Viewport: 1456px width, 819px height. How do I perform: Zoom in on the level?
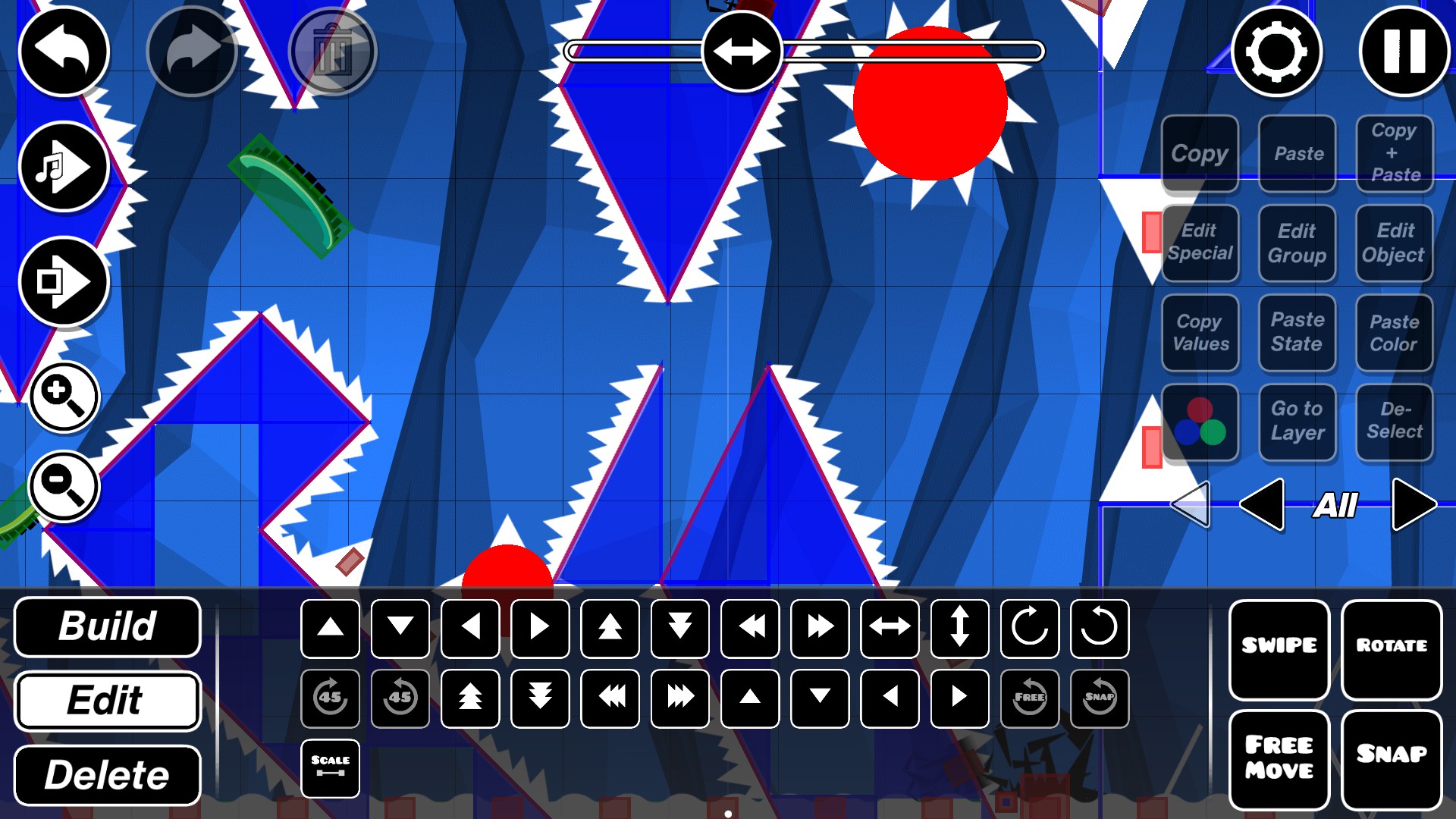(64, 395)
